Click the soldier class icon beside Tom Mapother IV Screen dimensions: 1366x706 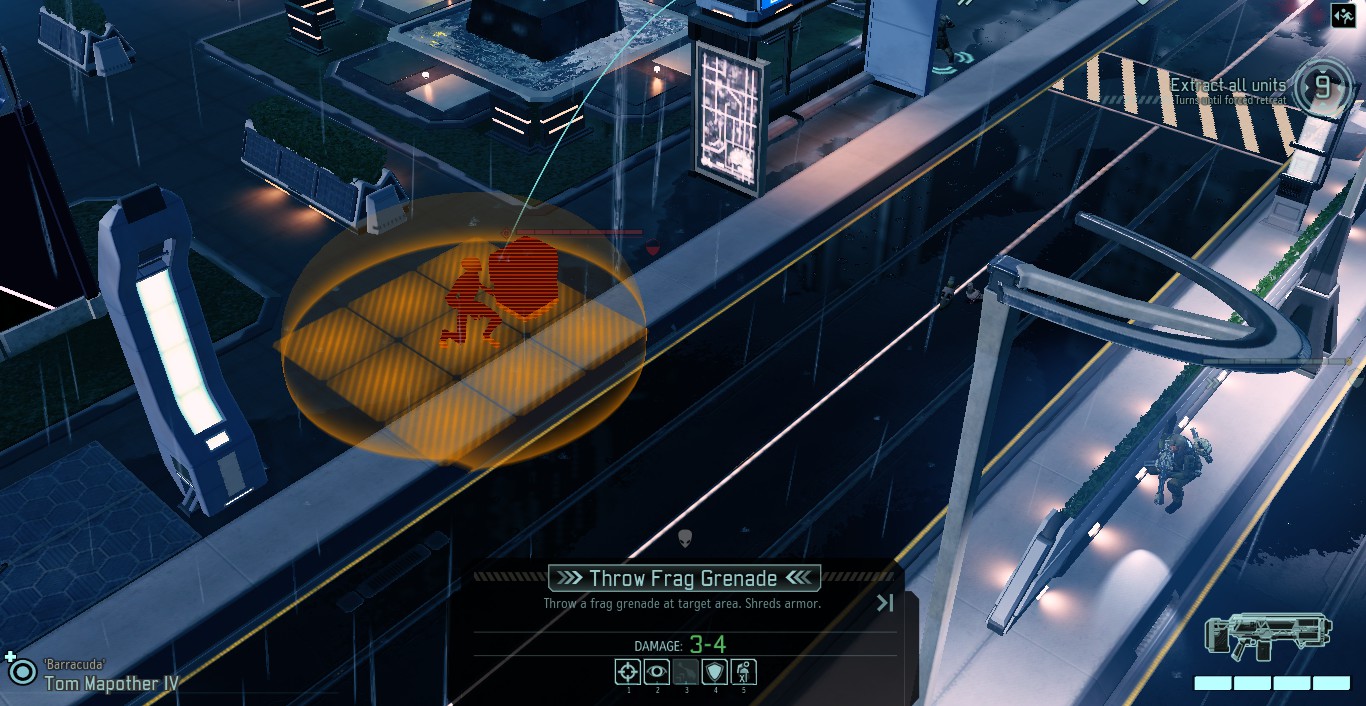pyautogui.click(x=21, y=670)
